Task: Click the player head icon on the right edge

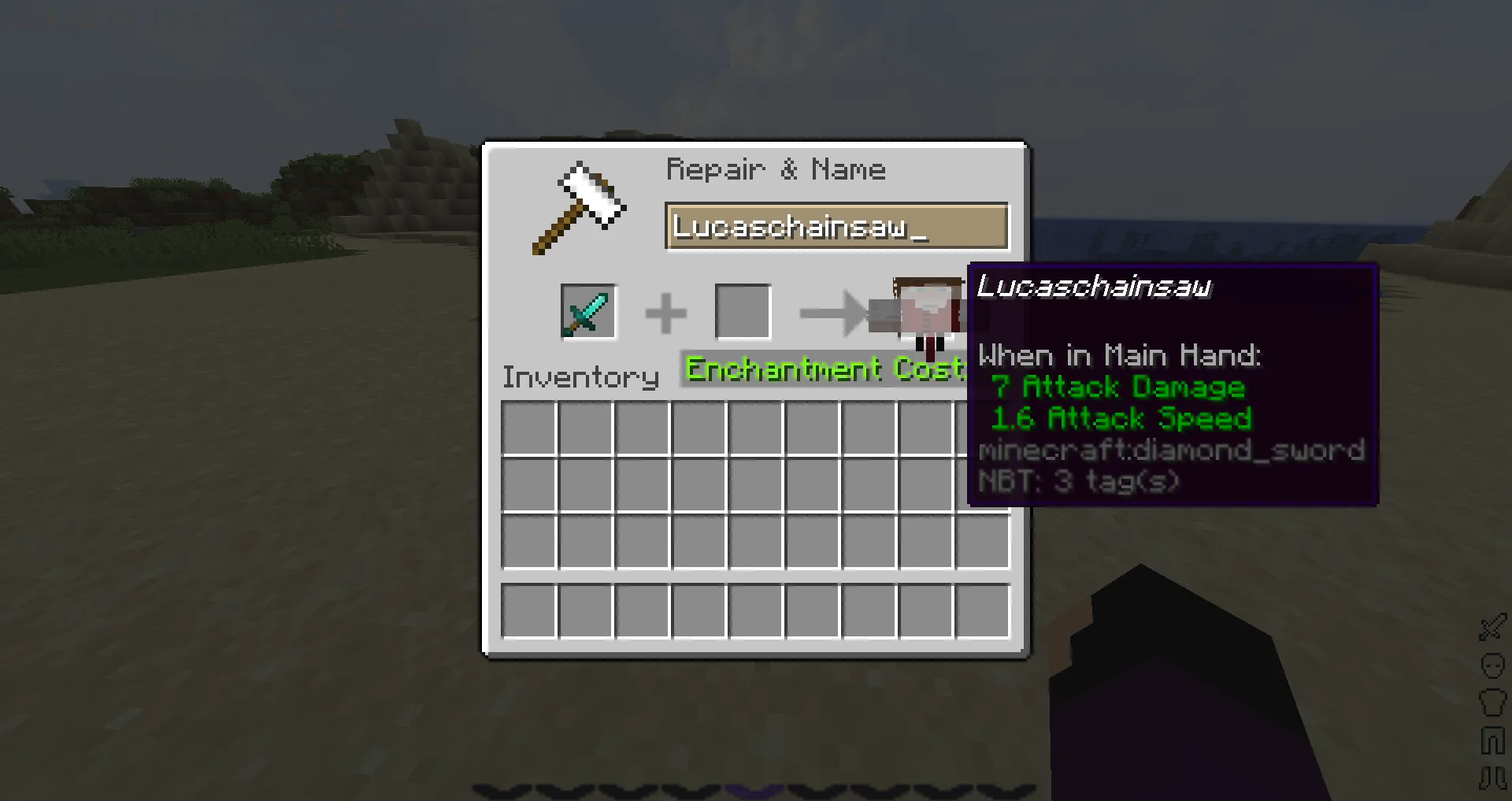Action: pos(1491,666)
